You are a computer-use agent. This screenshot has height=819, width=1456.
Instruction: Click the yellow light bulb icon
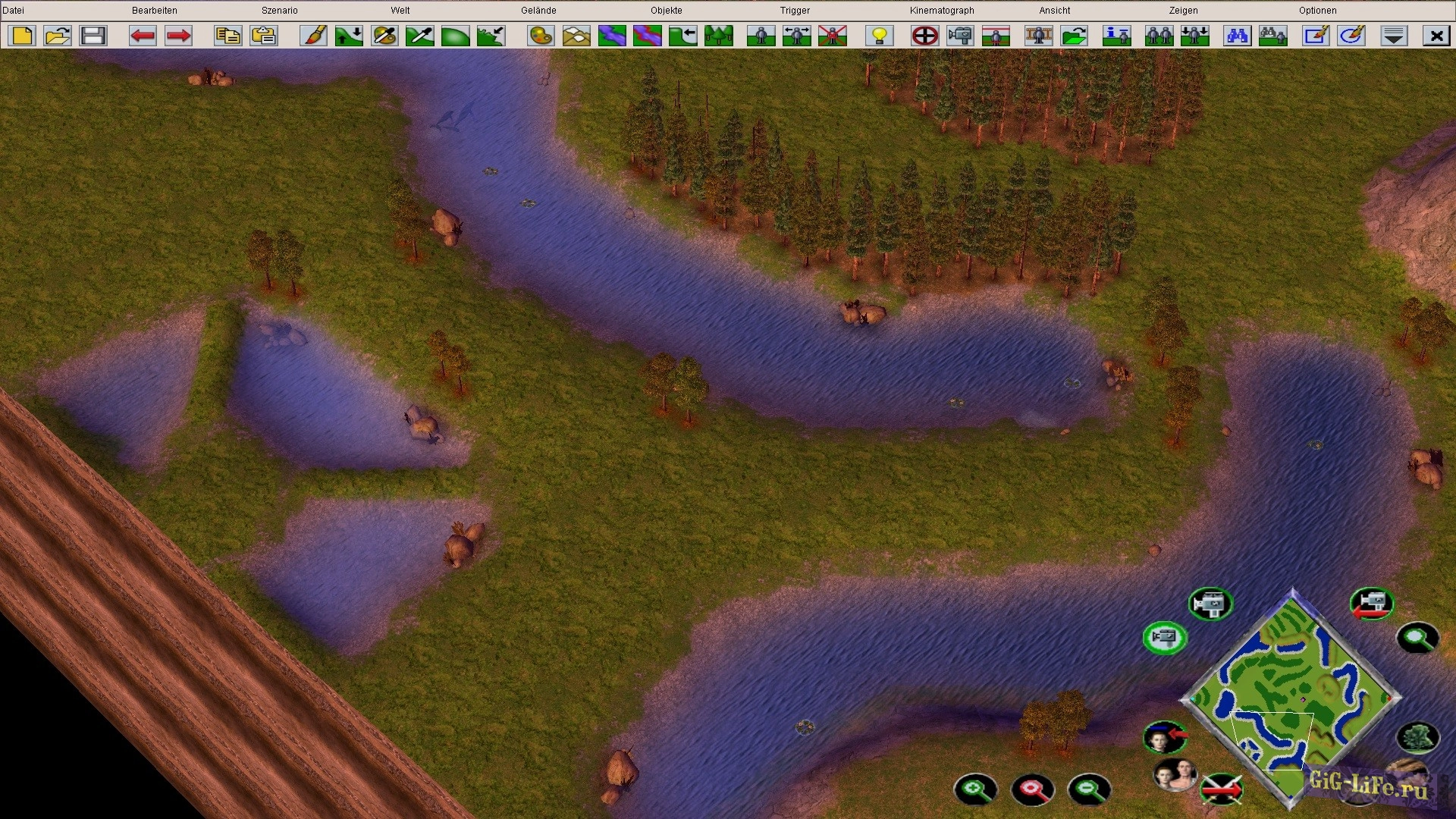(880, 36)
